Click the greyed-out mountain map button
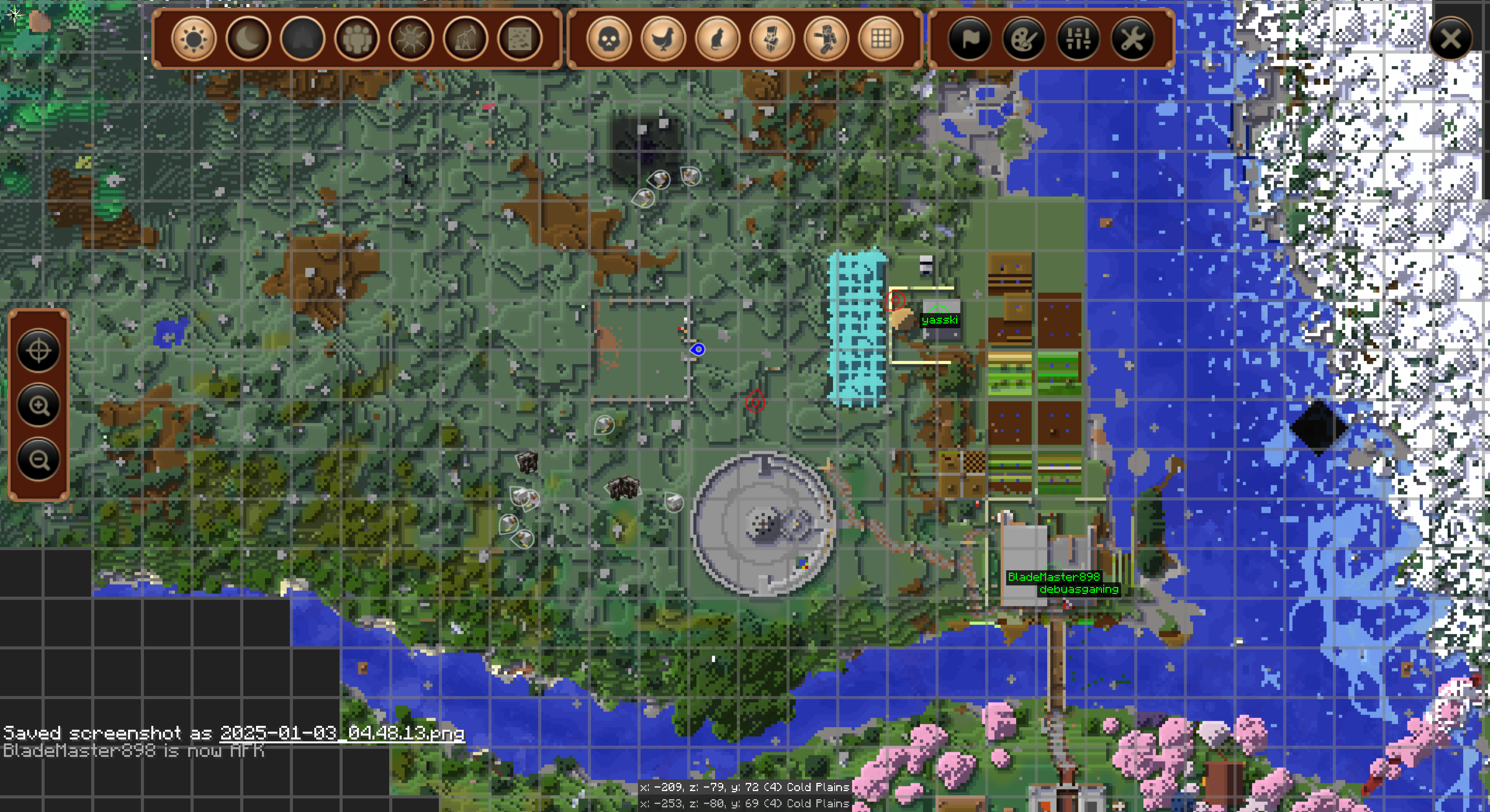 303,39
